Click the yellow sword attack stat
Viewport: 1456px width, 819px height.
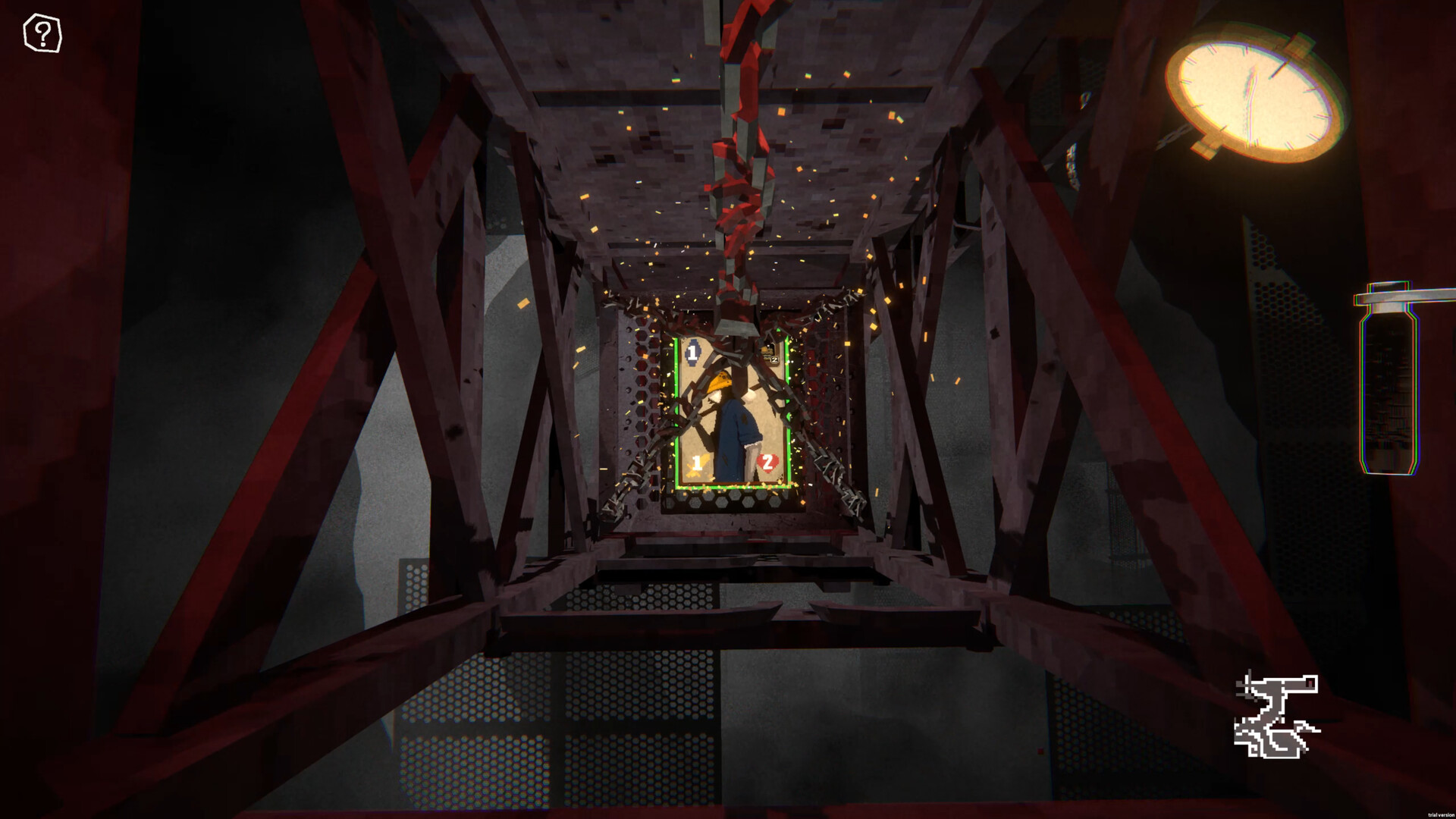point(698,465)
